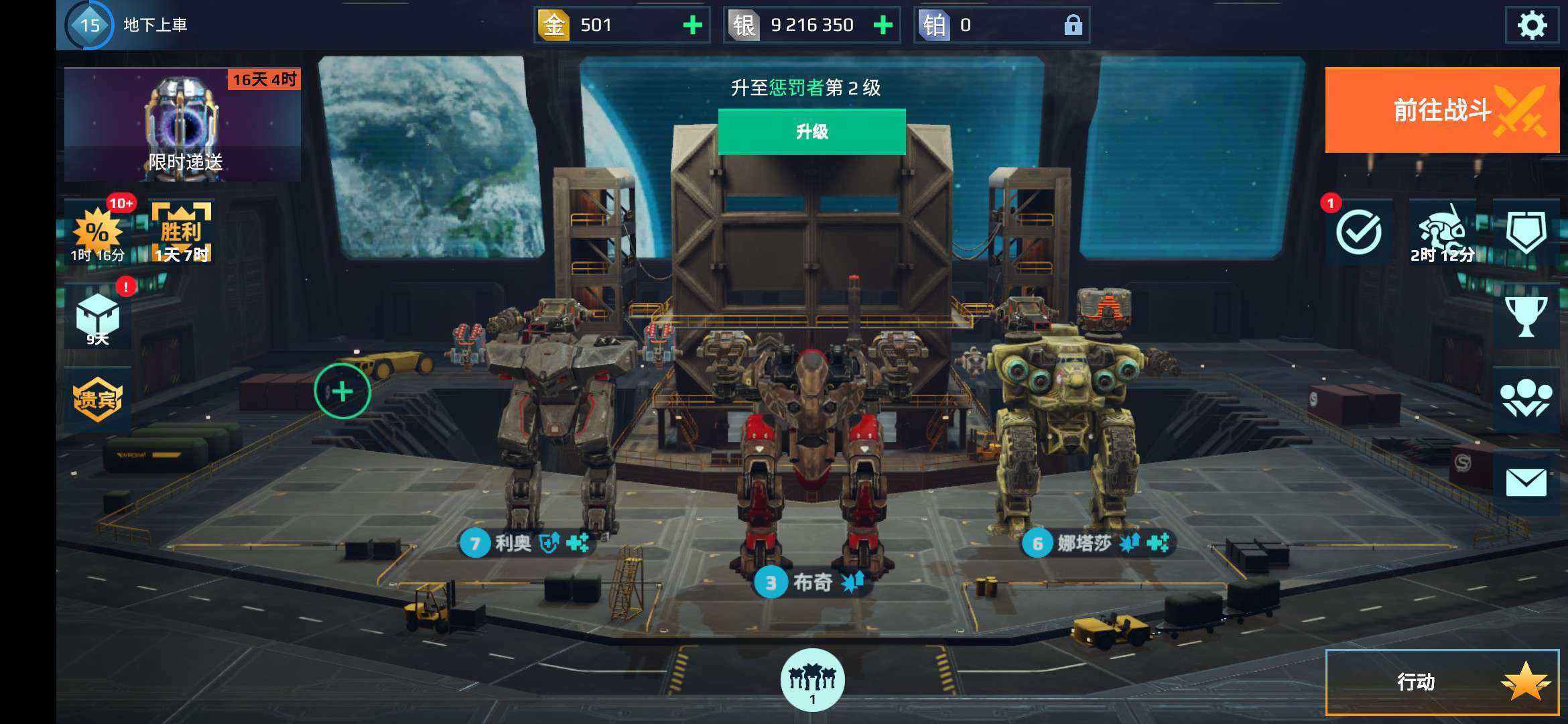Open the percent discount offers icon
The height and width of the screenshot is (724, 1568).
(99, 232)
